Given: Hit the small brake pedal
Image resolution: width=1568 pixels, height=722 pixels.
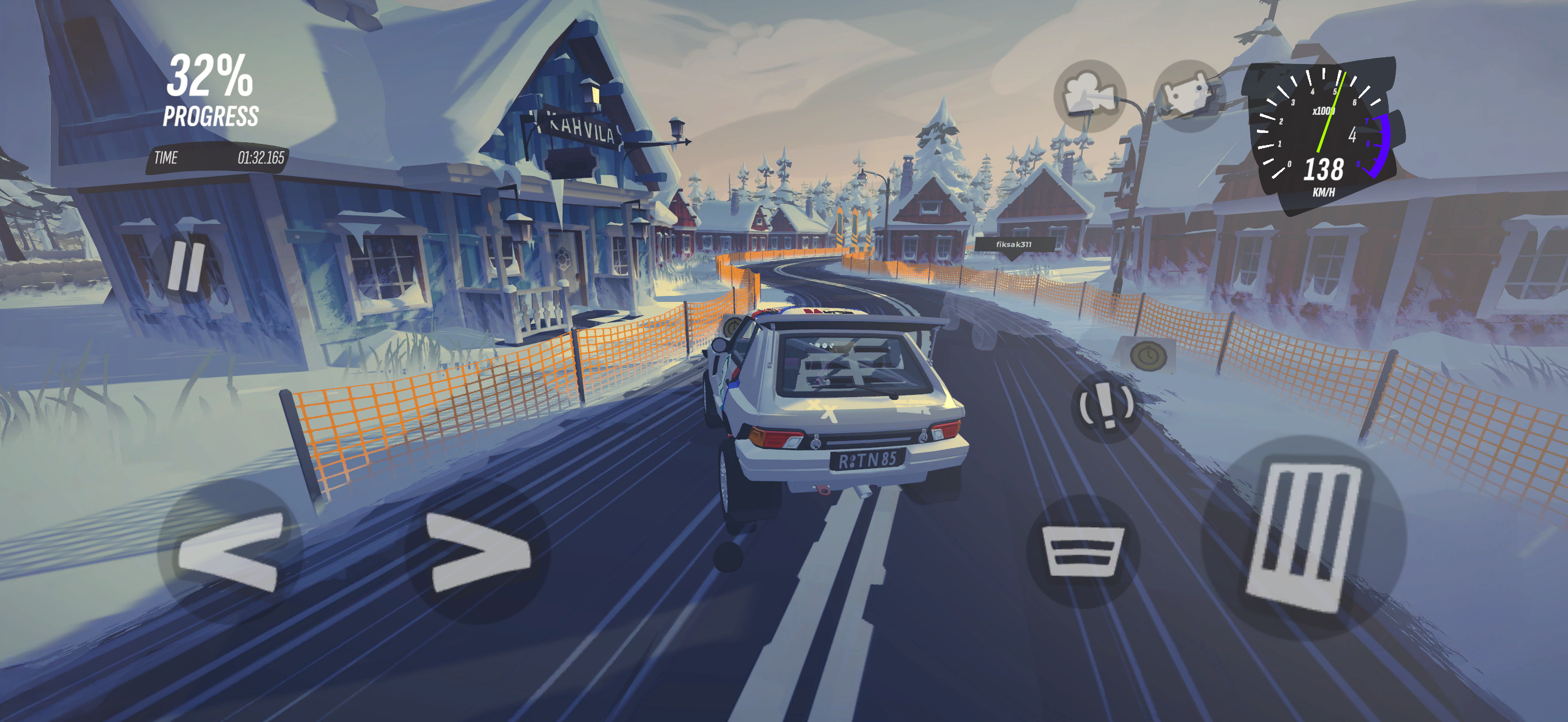Looking at the screenshot, I should [x=1083, y=551].
